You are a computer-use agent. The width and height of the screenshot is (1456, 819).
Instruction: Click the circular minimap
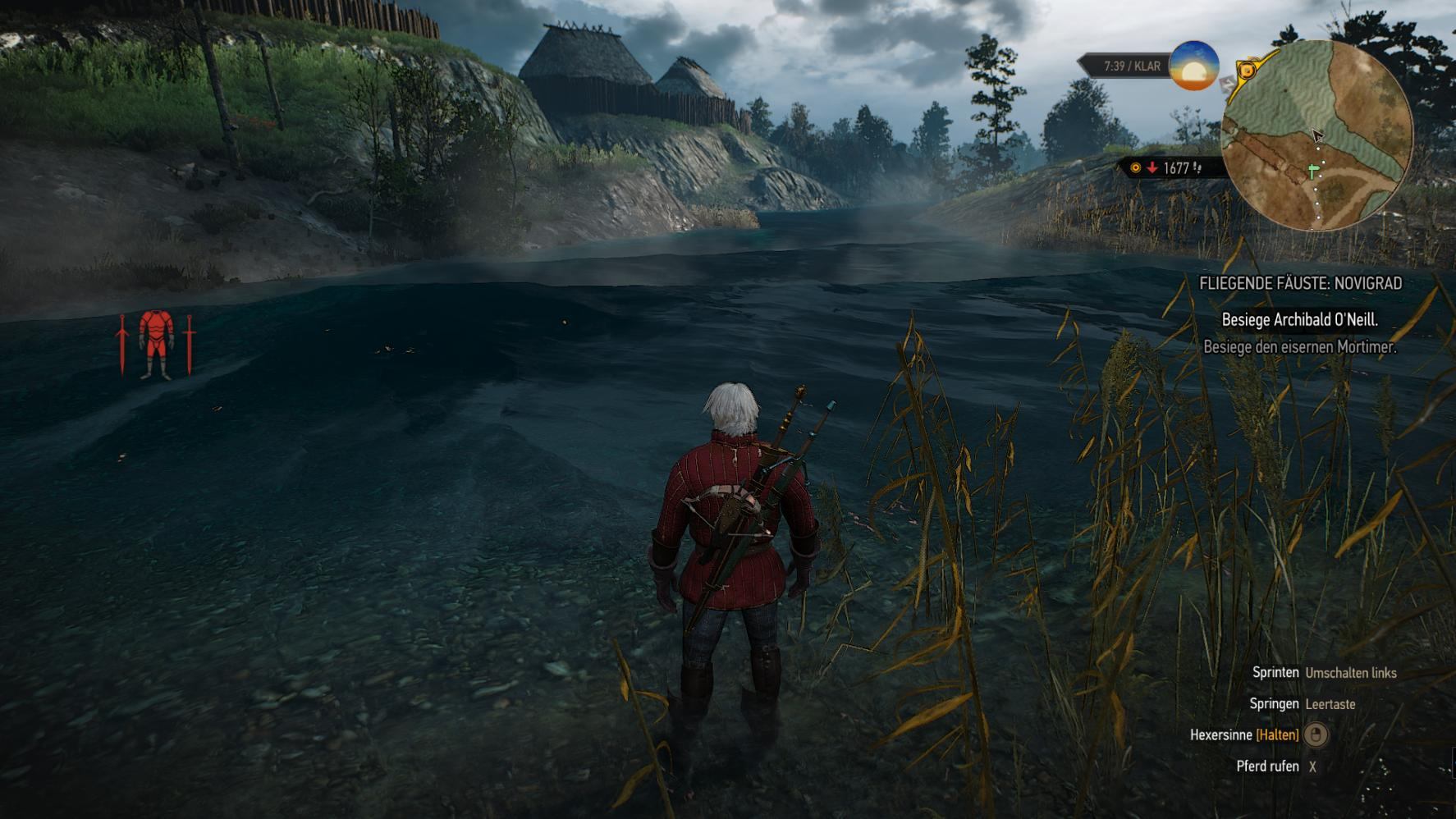pos(1316,135)
